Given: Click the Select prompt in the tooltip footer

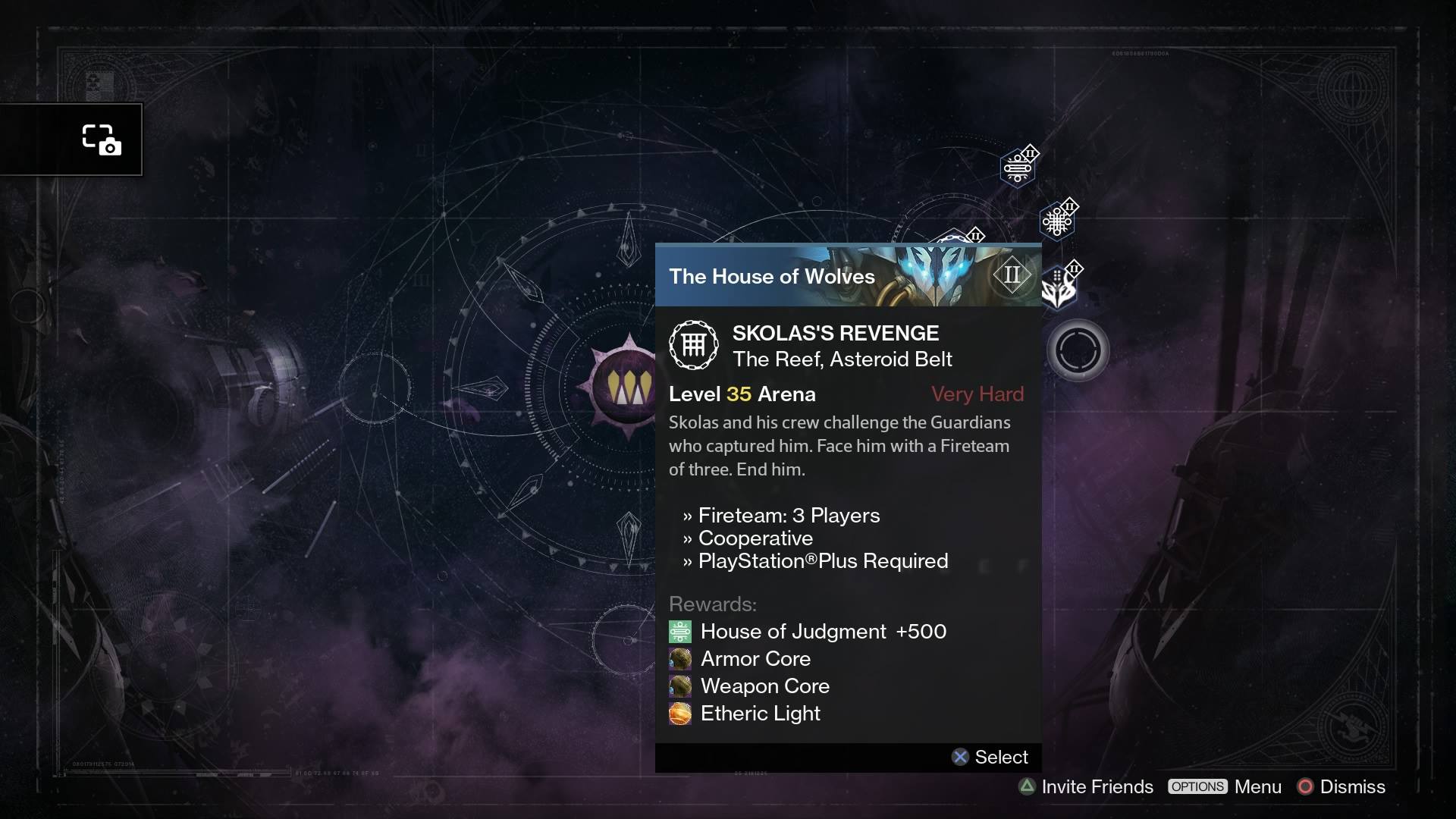Looking at the screenshot, I should coord(990,757).
